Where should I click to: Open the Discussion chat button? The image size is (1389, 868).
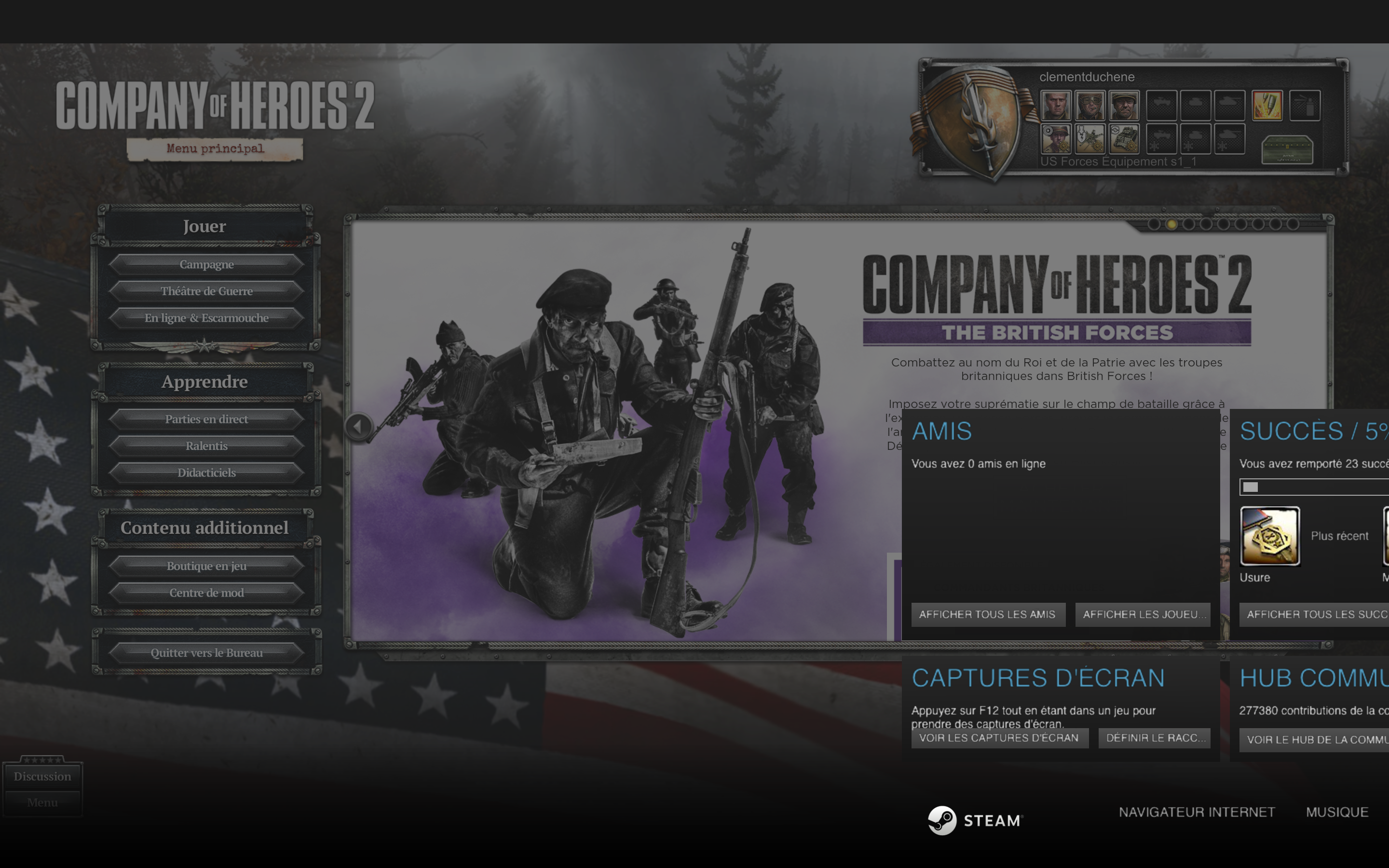pyautogui.click(x=42, y=776)
